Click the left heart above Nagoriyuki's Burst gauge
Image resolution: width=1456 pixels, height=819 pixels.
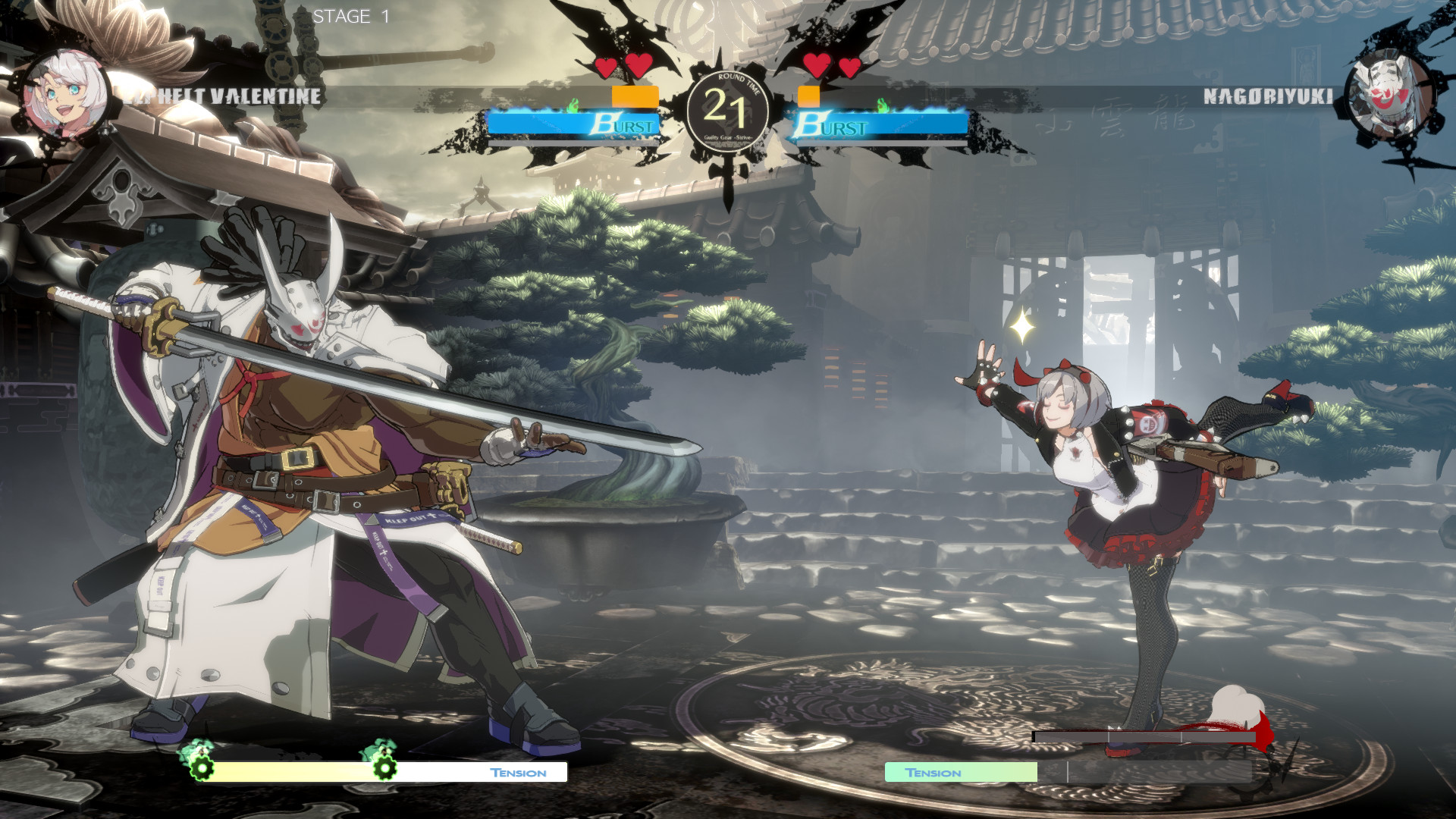pyautogui.click(x=817, y=64)
